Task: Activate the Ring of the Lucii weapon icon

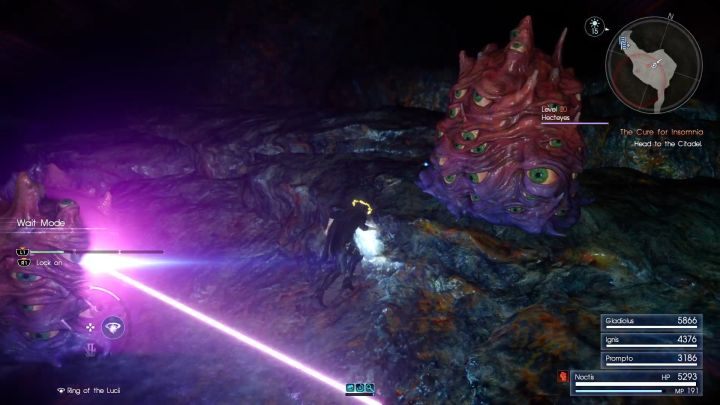Action: tap(114, 326)
